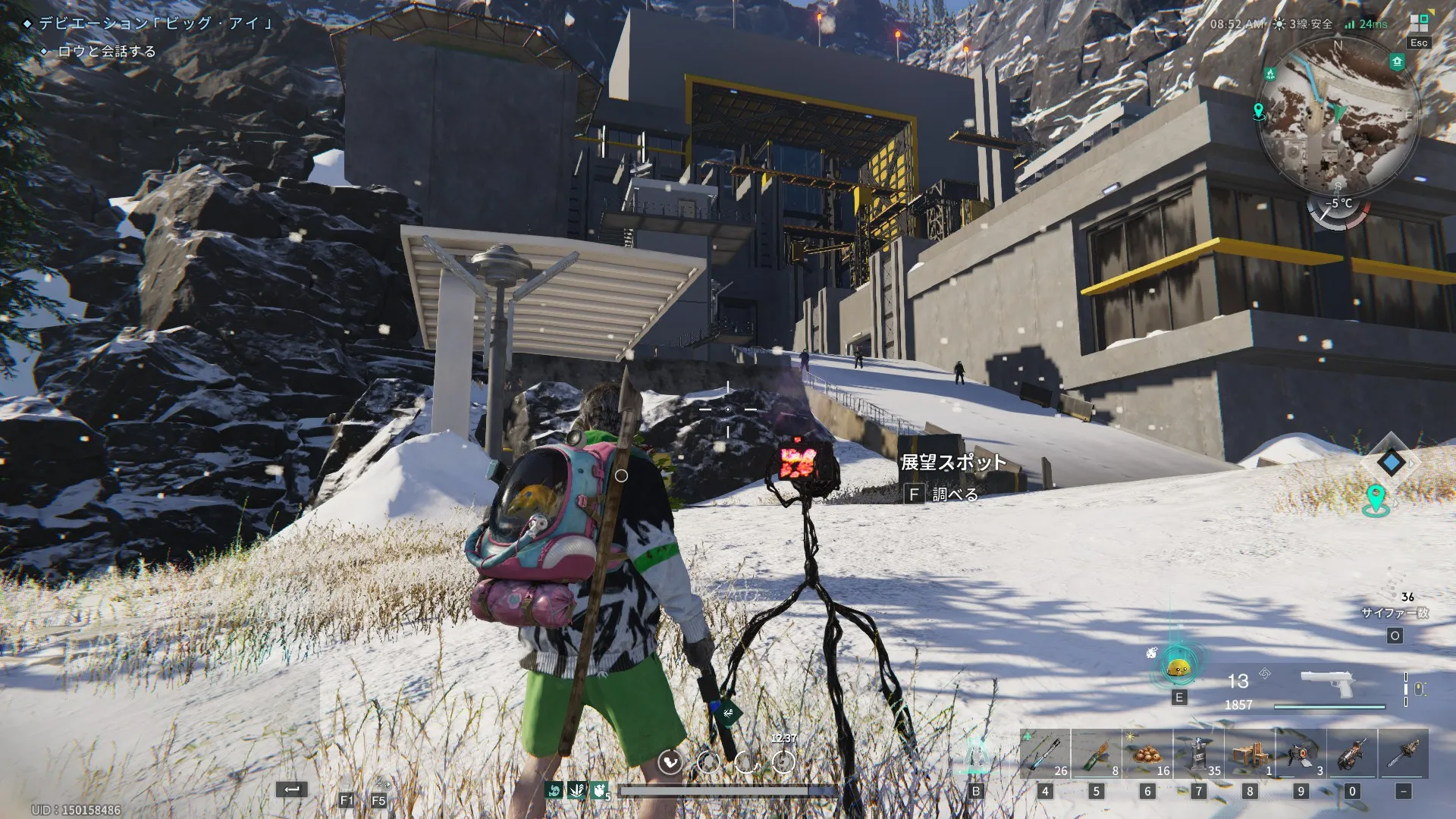Activate the yellow blob deviation companion

pyautogui.click(x=1178, y=669)
